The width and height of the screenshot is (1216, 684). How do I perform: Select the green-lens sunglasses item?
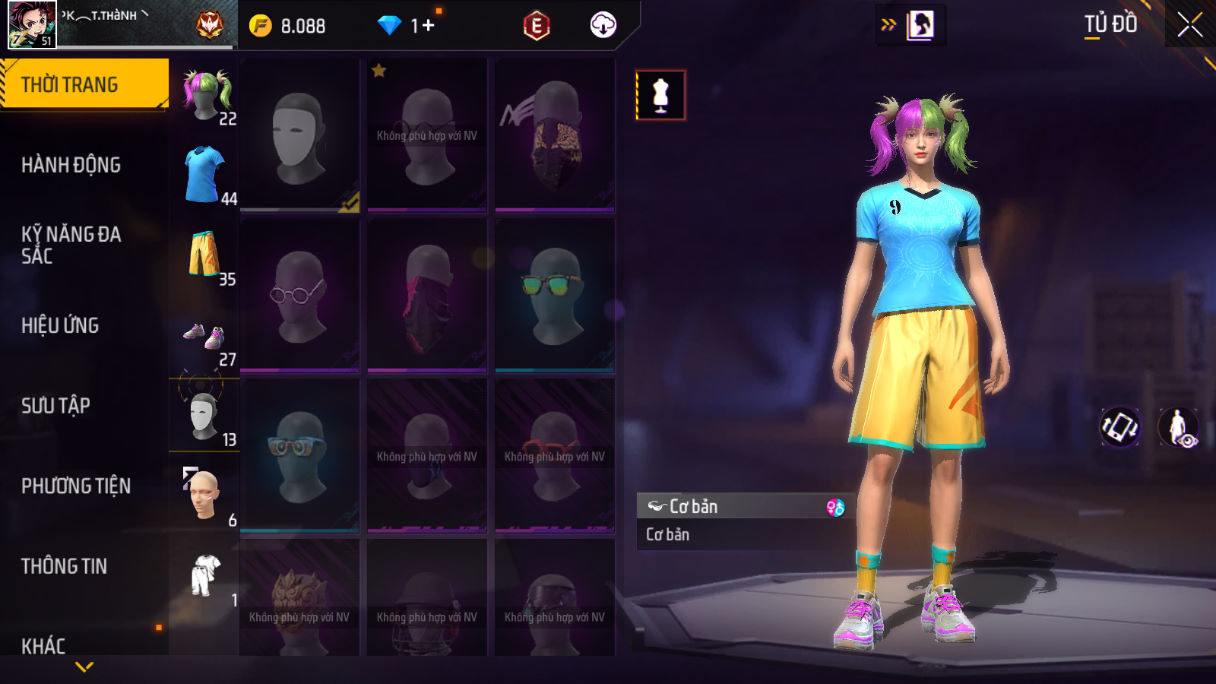[555, 295]
